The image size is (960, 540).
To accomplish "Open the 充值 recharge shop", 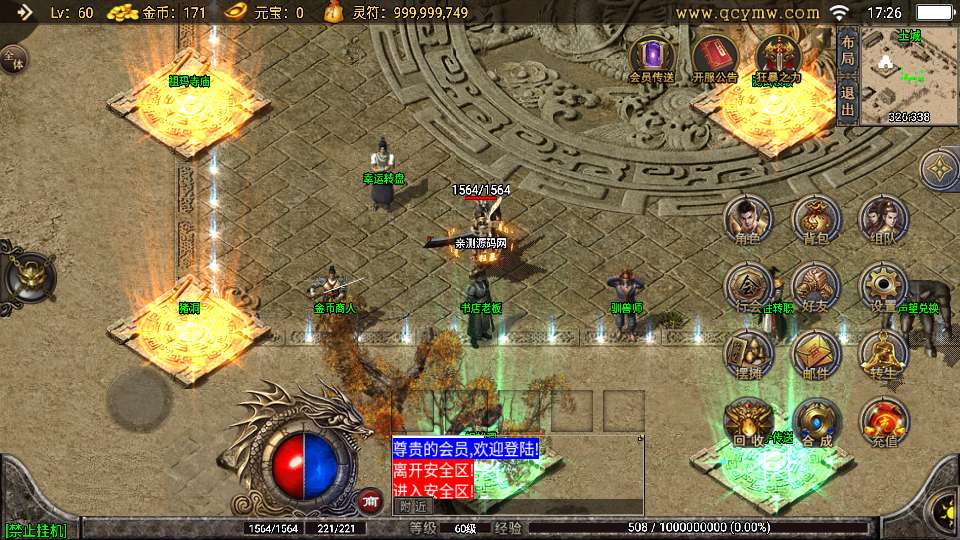I will point(883,421).
